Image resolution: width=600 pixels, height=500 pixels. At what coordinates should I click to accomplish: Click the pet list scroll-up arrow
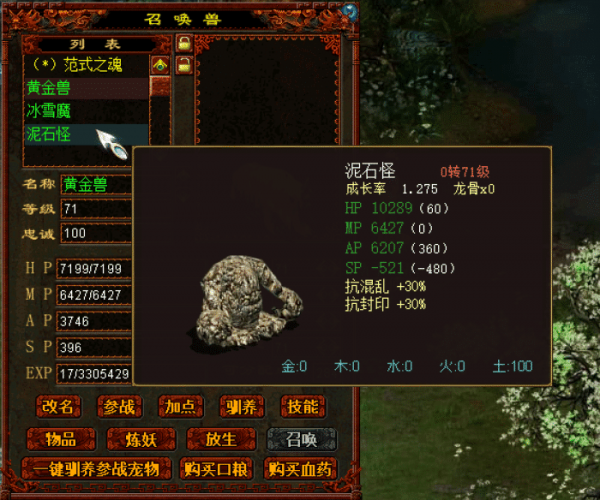coord(160,65)
